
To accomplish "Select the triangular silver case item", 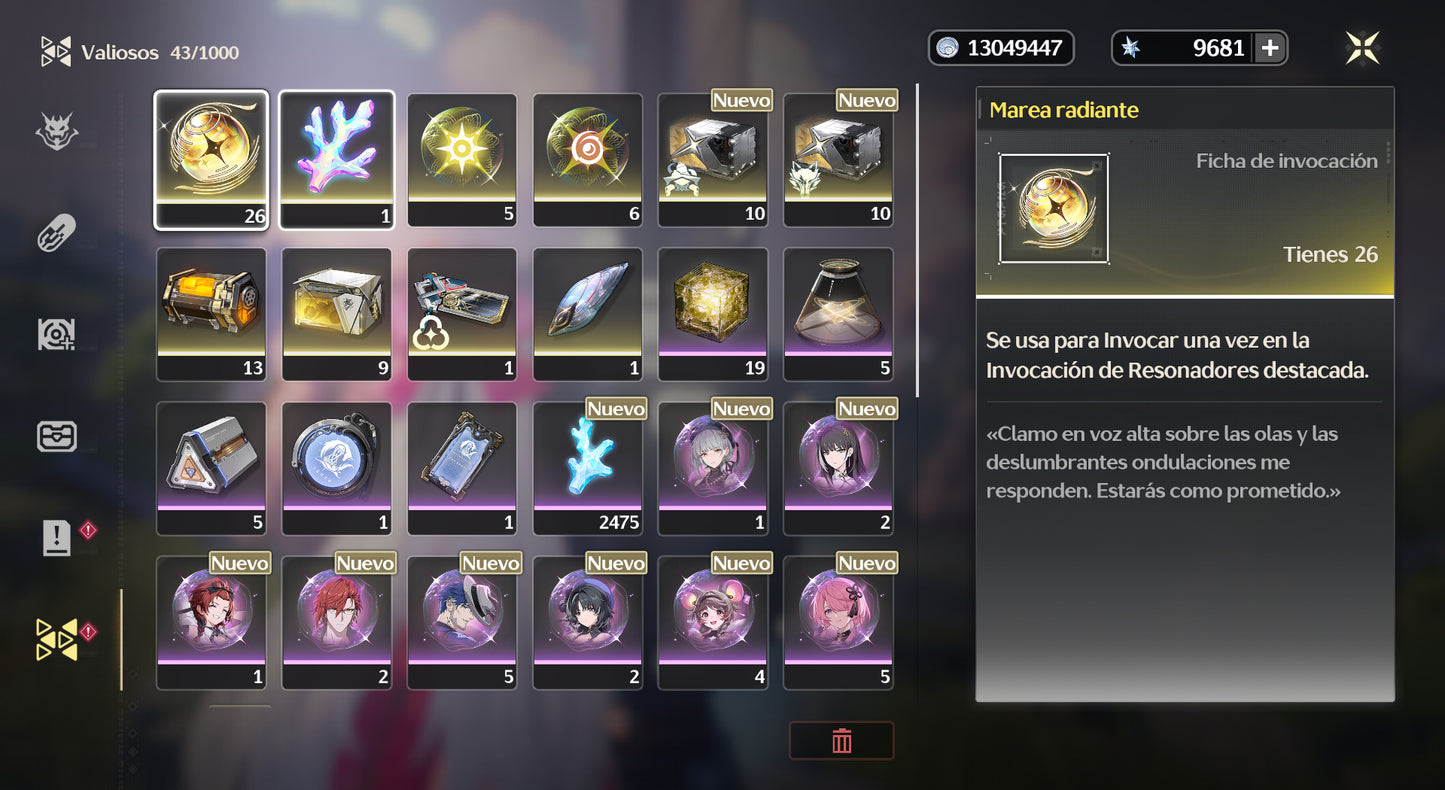I will point(211,468).
